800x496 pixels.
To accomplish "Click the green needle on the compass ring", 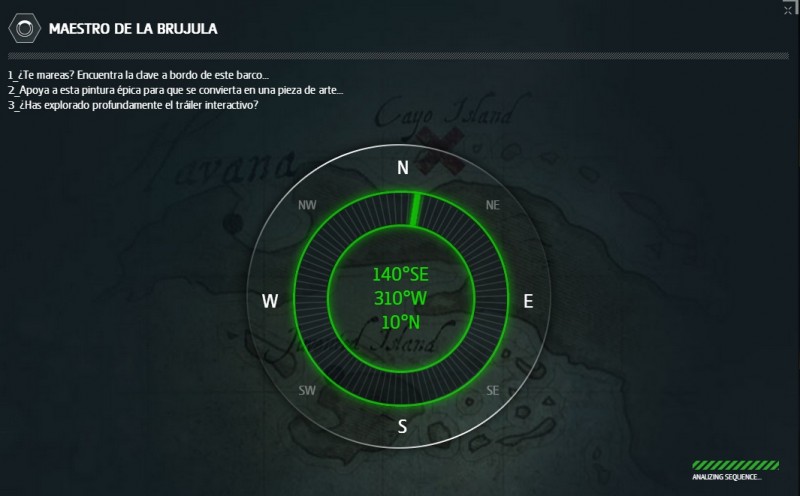I will (x=413, y=208).
